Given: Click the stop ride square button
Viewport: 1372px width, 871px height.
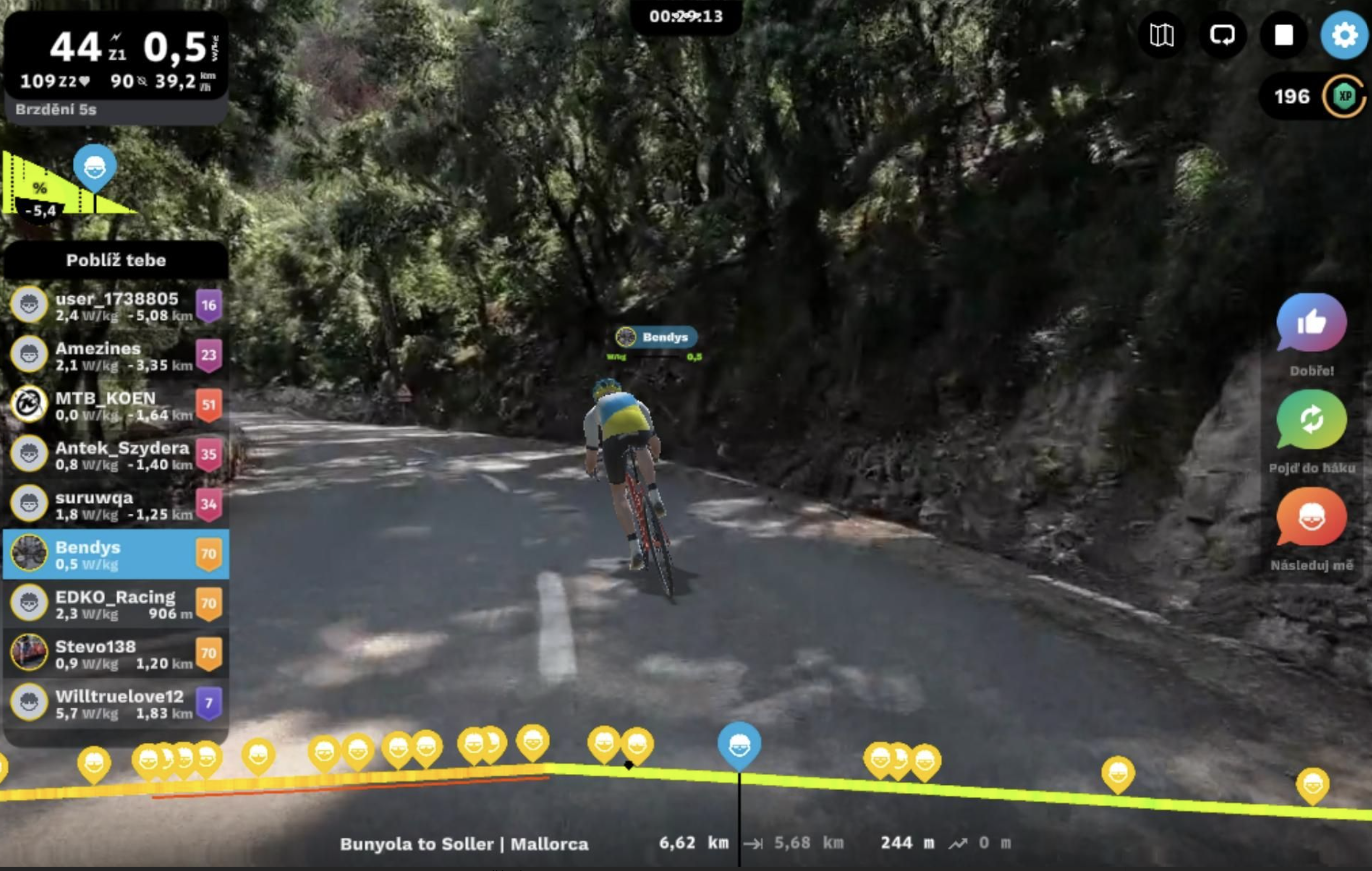Looking at the screenshot, I should tap(1283, 35).
